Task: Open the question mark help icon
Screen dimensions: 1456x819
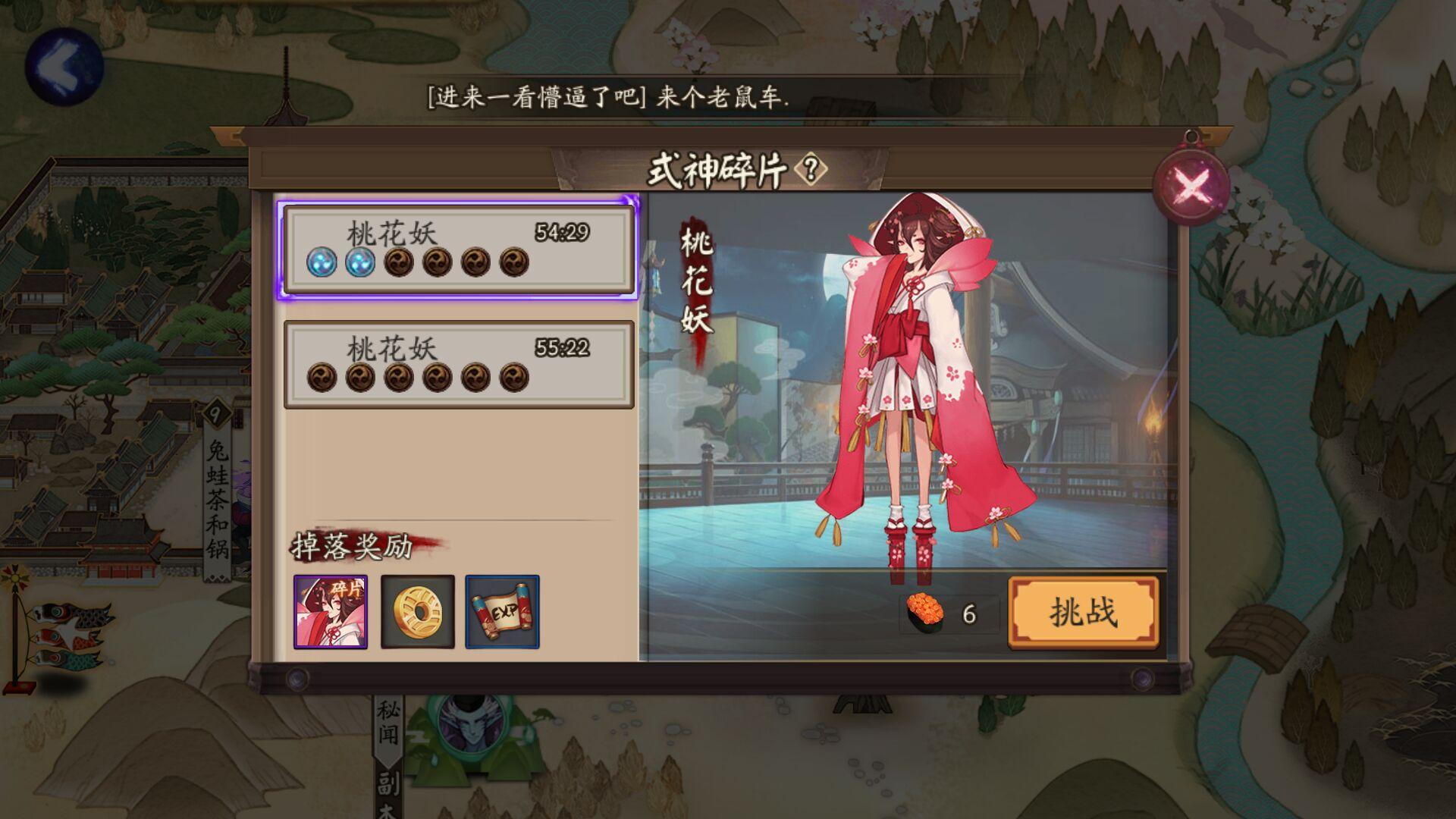Action: [x=811, y=169]
